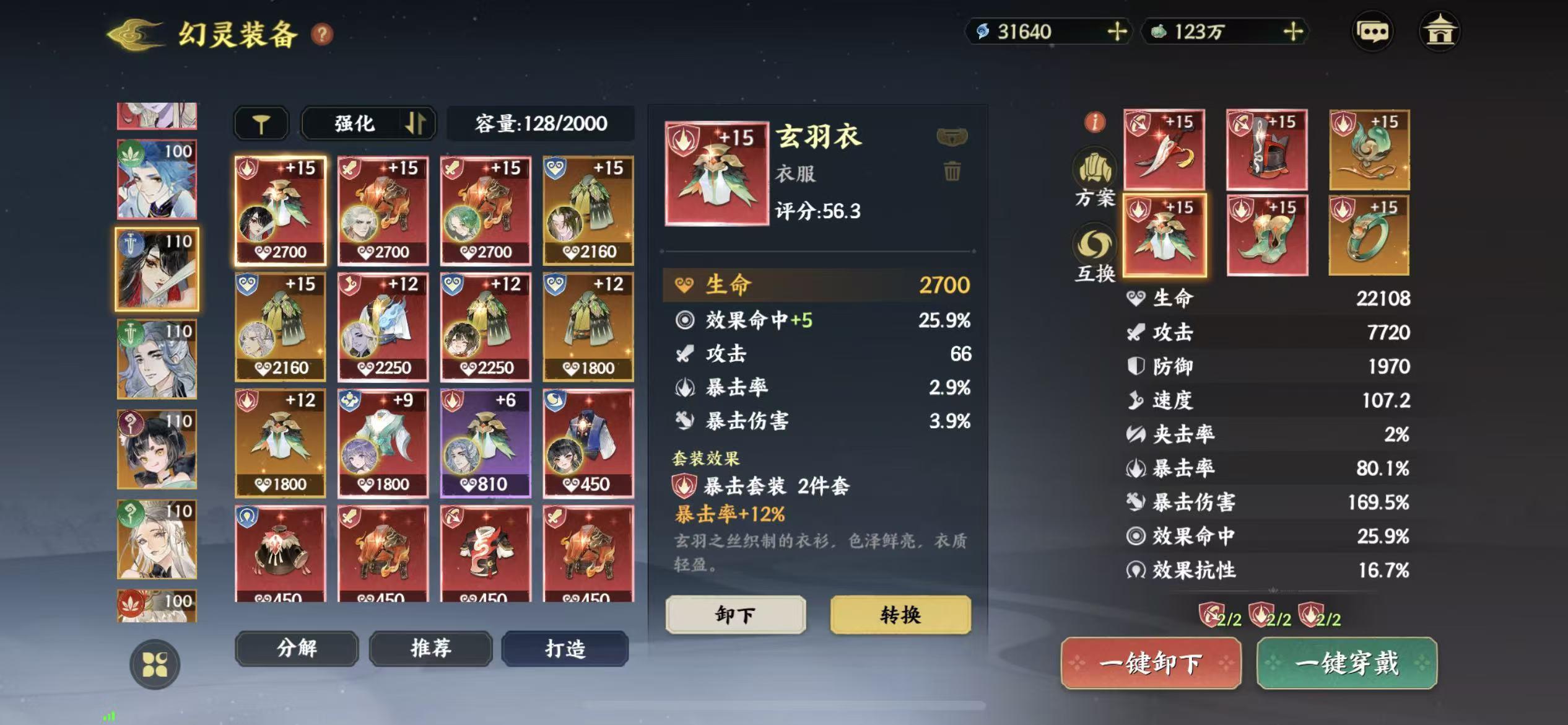
Task: Toggle the sort order arrows beside 强化
Action: pyautogui.click(x=416, y=123)
